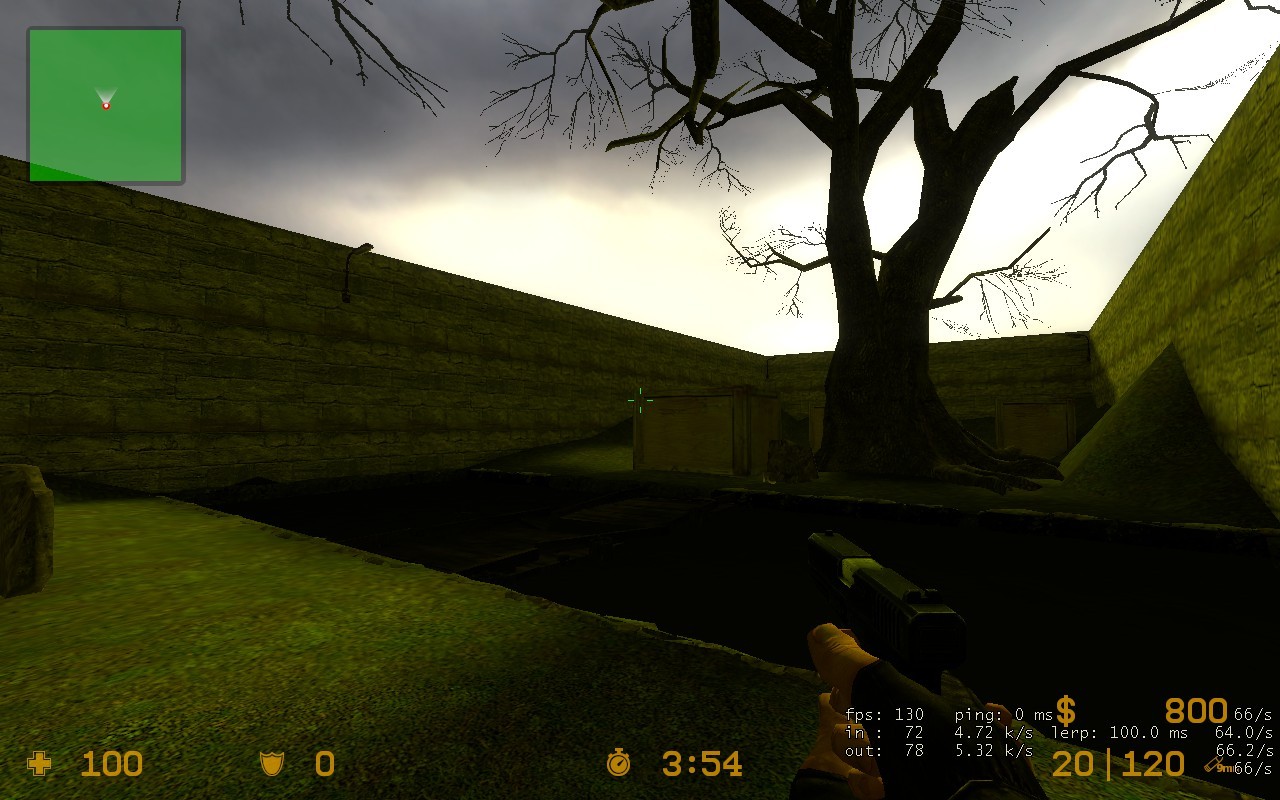Click the dollar sign money icon
The height and width of the screenshot is (800, 1280).
tap(1066, 712)
